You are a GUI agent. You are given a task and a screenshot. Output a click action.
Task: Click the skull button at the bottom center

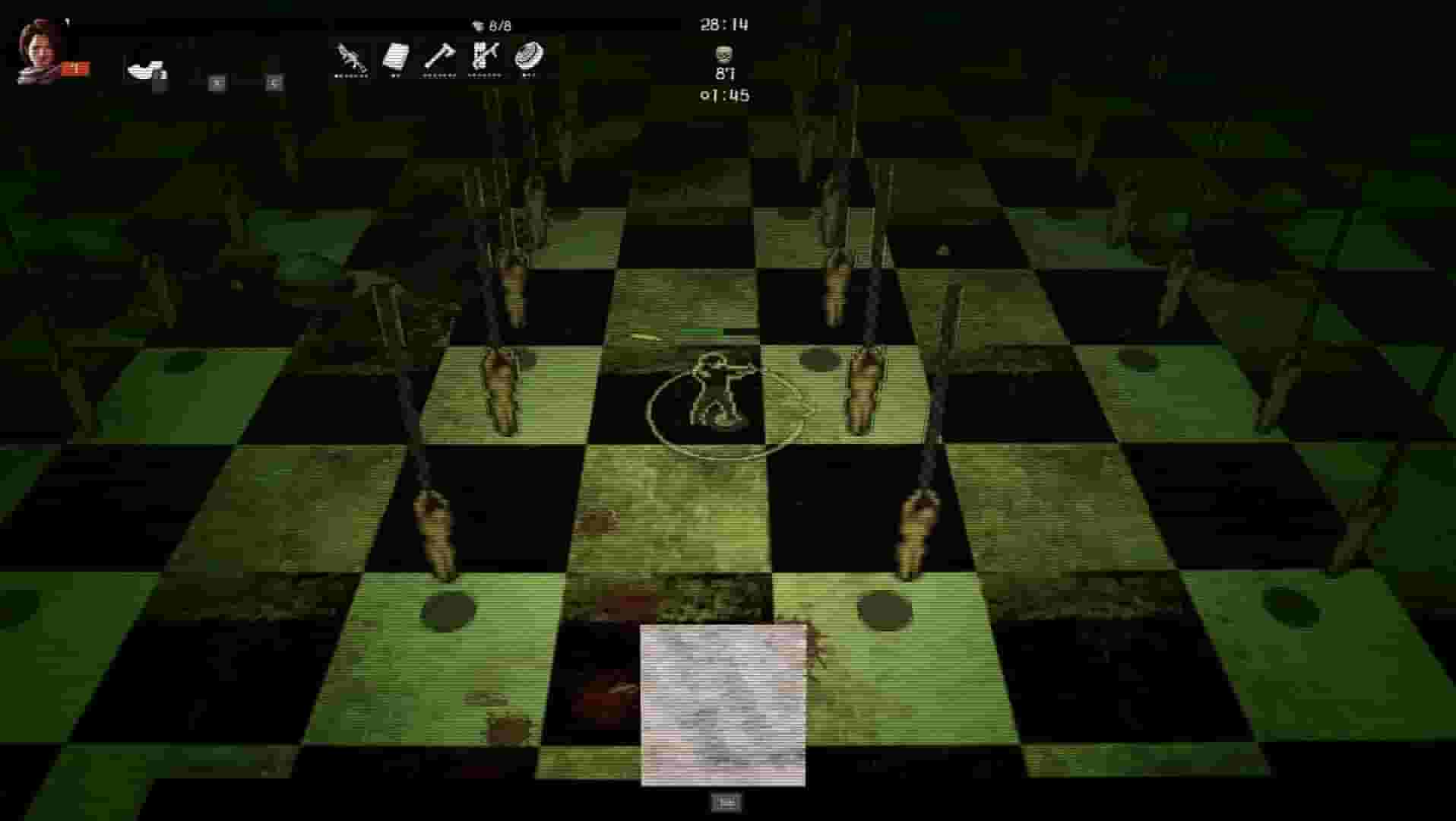(x=728, y=802)
